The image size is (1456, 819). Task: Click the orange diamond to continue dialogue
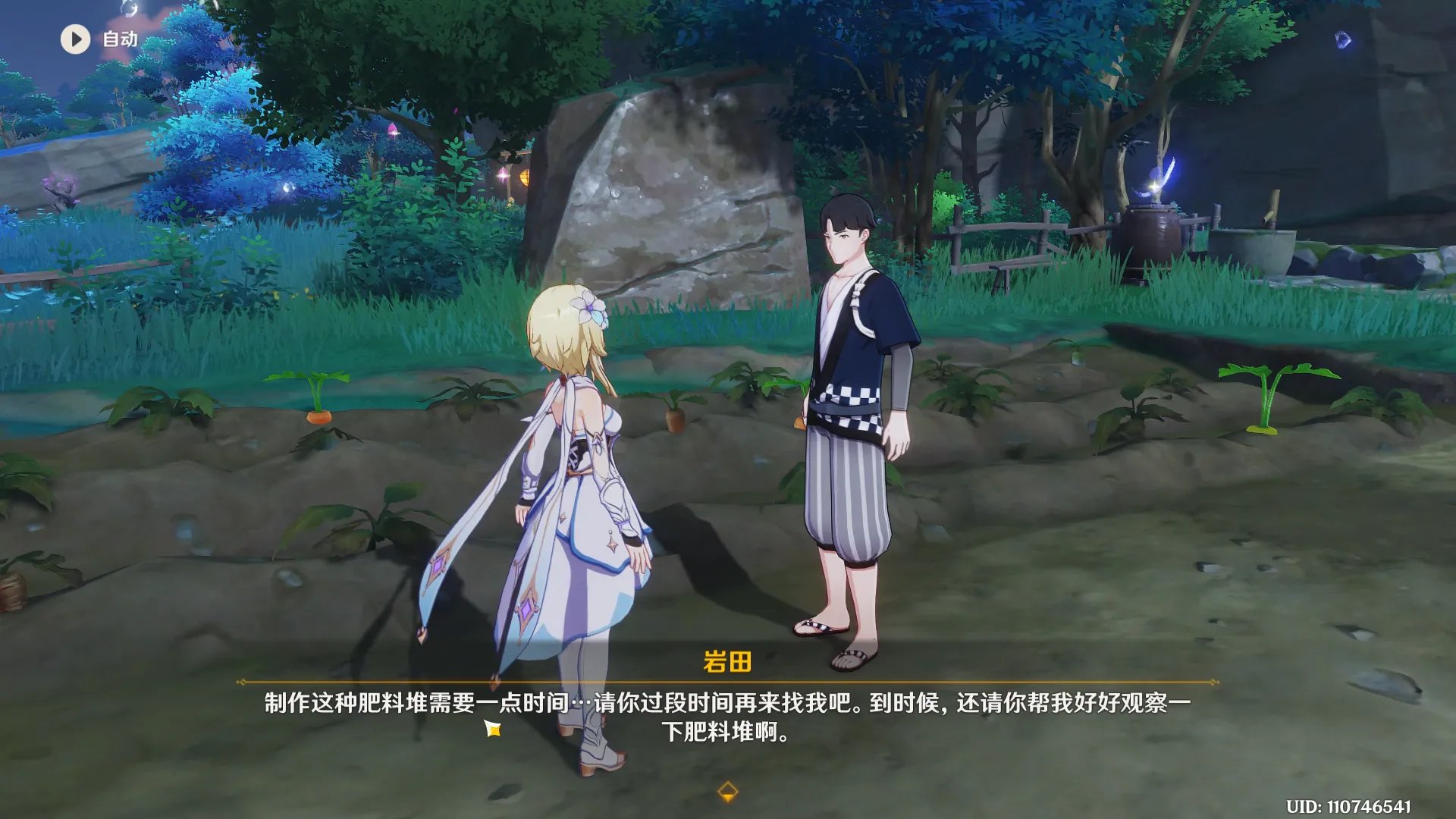[727, 792]
